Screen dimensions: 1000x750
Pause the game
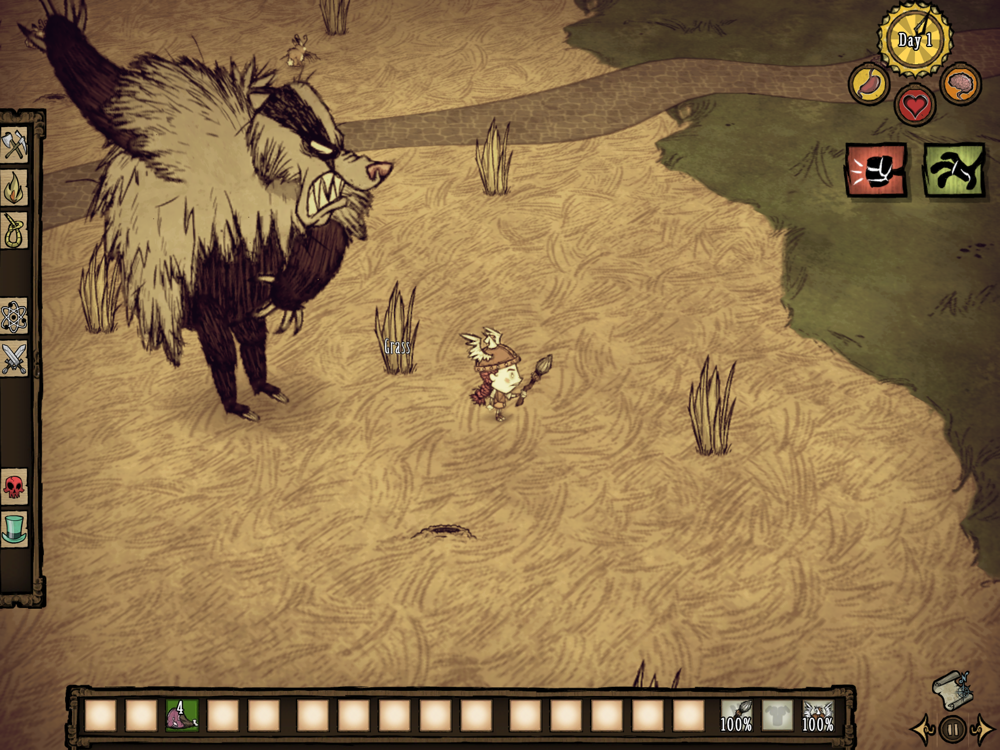(x=953, y=729)
